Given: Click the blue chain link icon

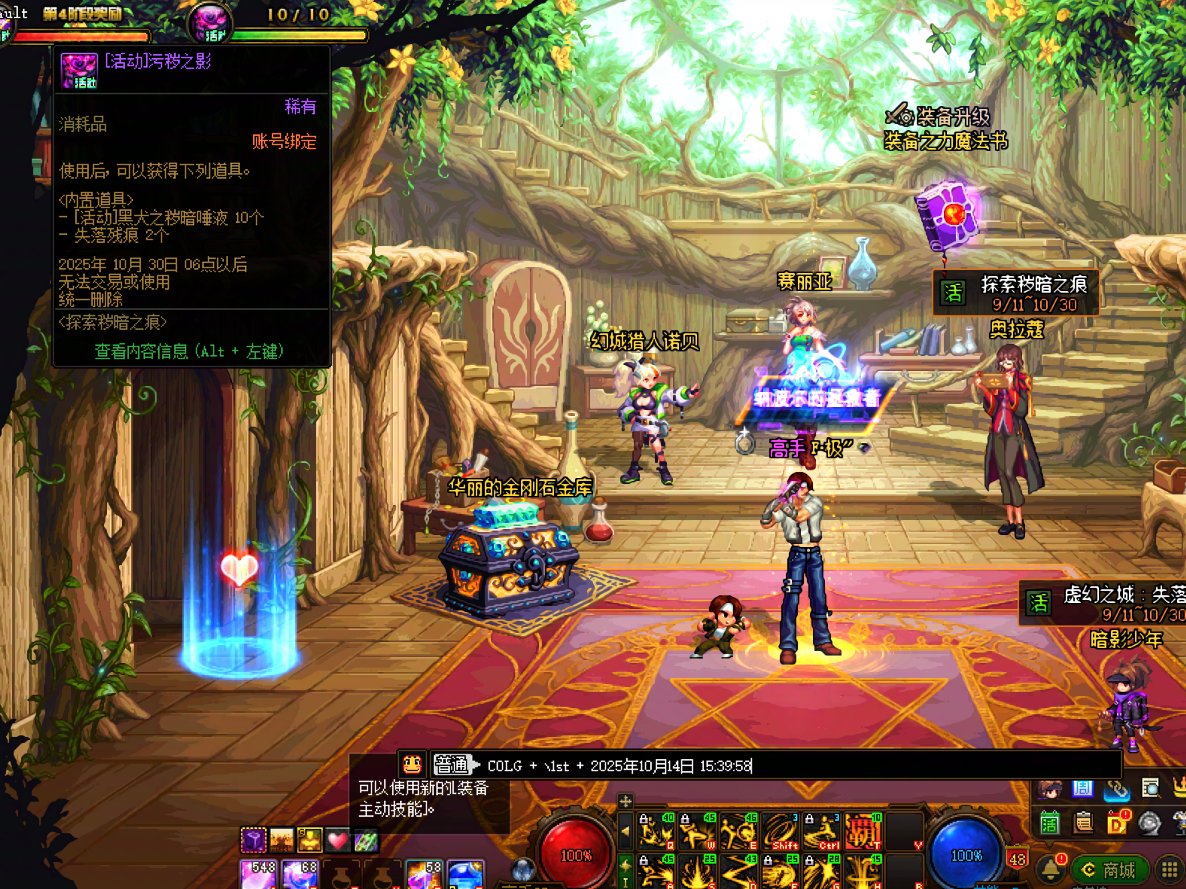Looking at the screenshot, I should 1116,789.
